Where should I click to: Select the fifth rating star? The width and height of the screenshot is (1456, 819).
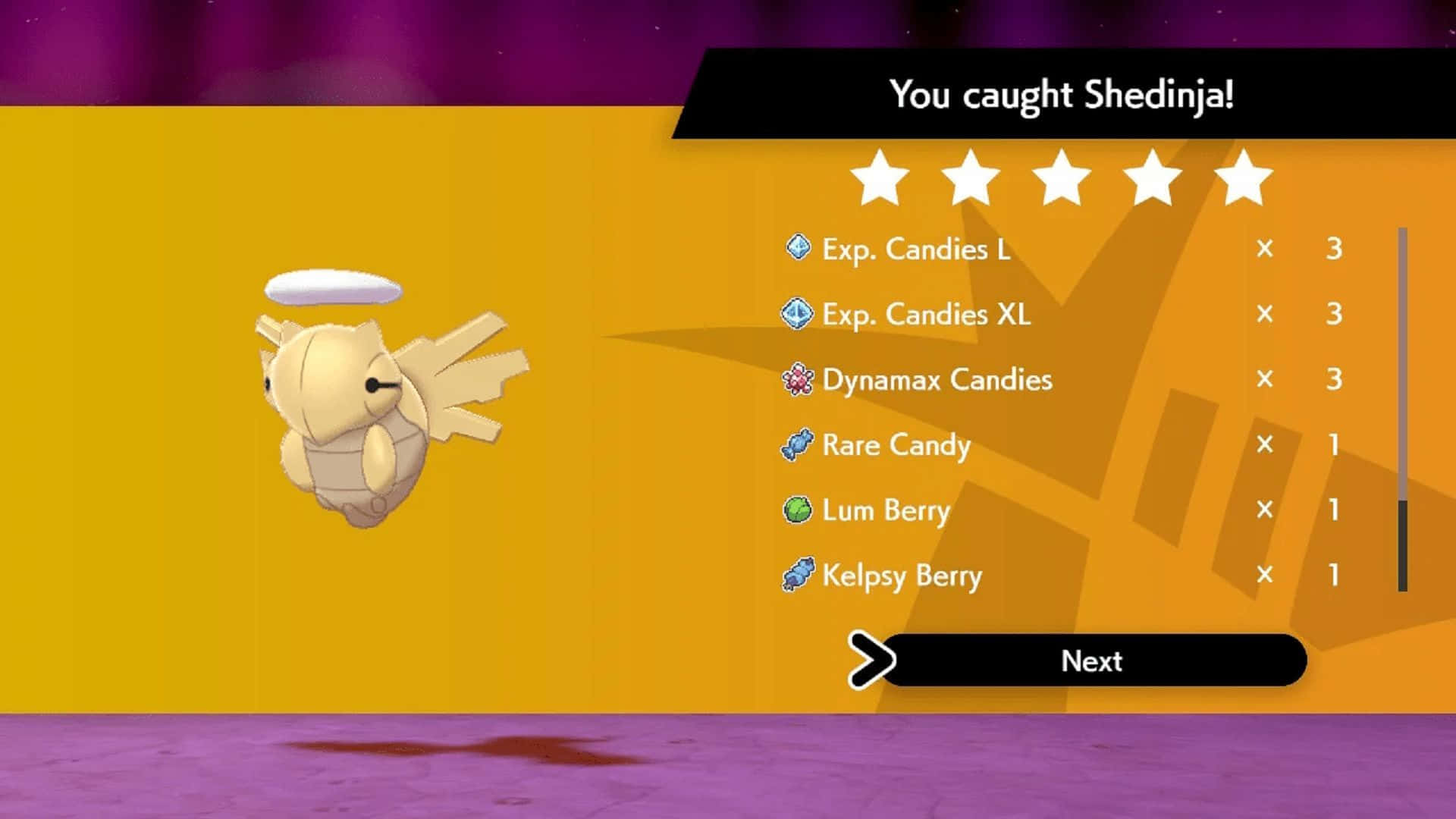click(1245, 177)
